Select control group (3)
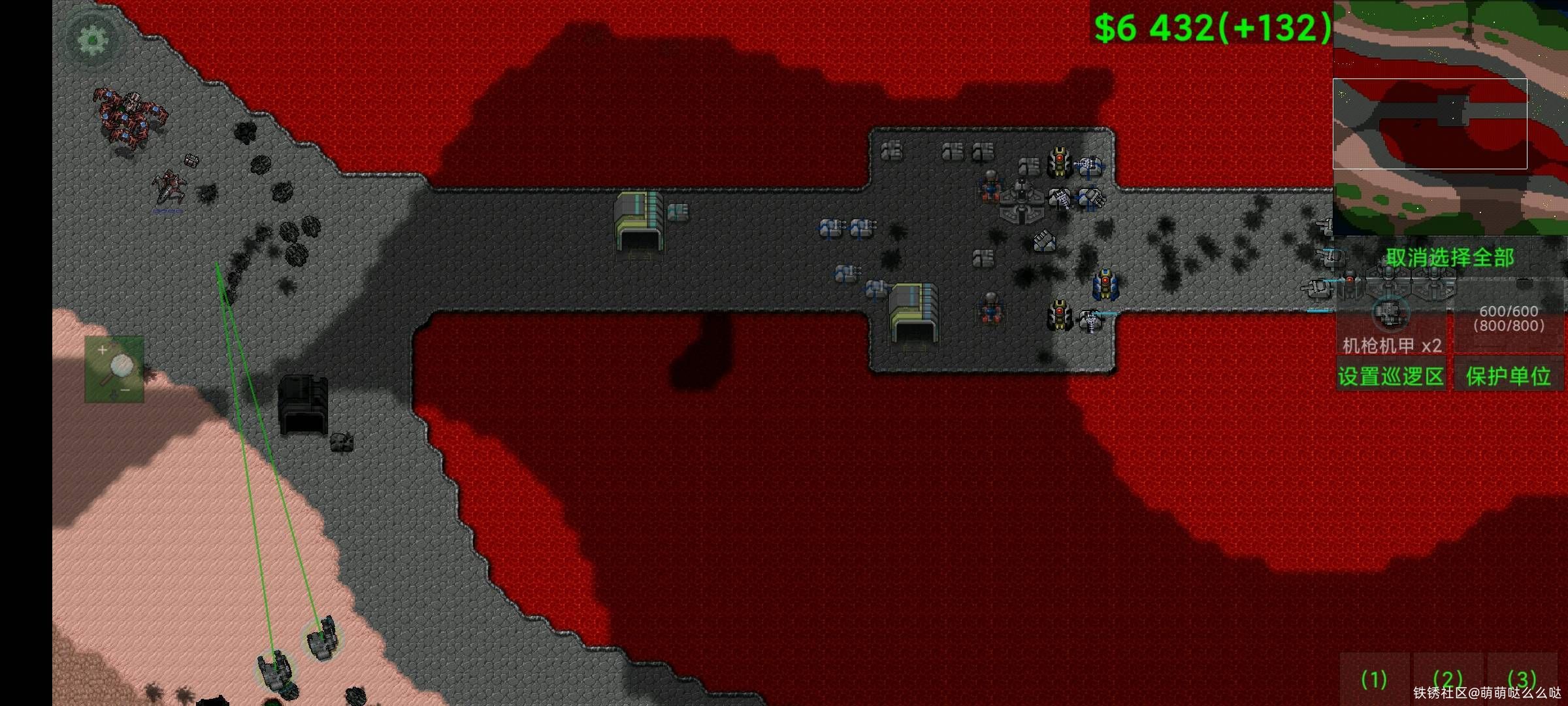The image size is (1568, 706). click(x=1522, y=680)
